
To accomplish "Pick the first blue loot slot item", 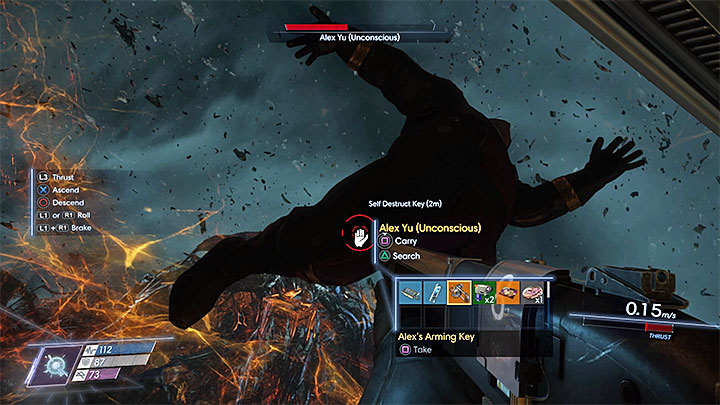I will point(410,292).
